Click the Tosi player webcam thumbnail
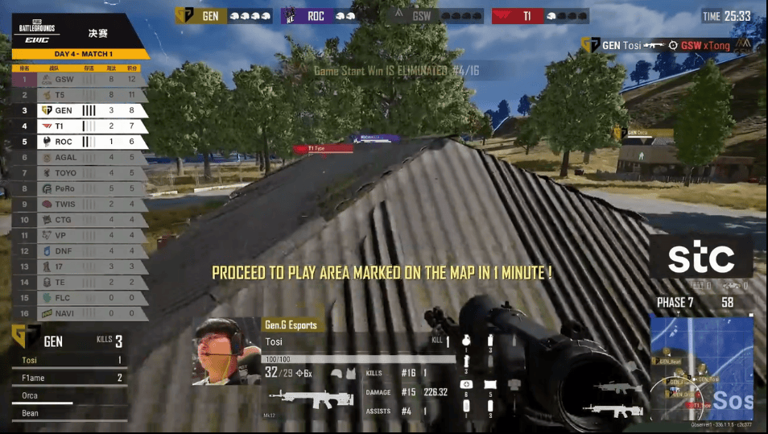768x434 pixels. click(x=226, y=351)
